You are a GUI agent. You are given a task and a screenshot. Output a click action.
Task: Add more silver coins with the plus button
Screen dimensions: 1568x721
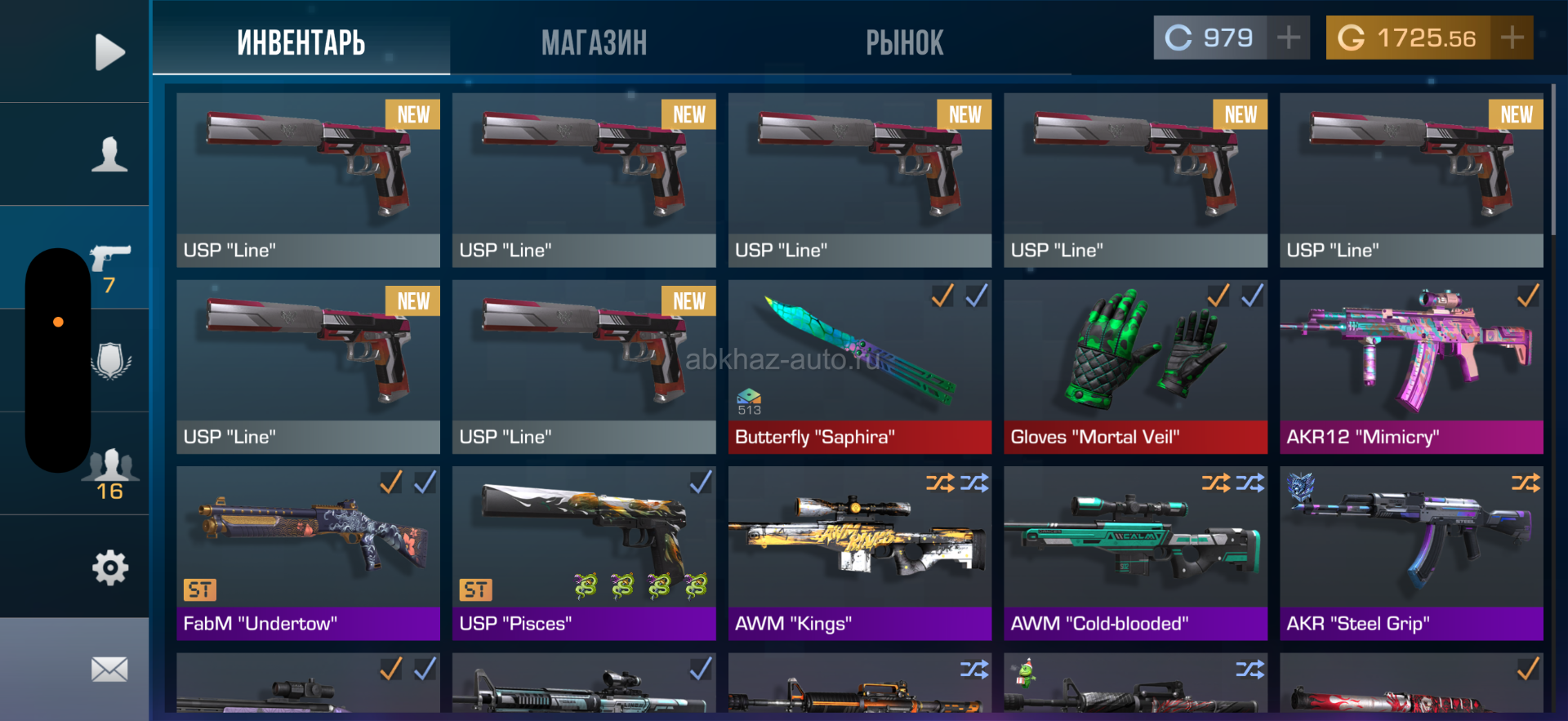coord(1289,38)
